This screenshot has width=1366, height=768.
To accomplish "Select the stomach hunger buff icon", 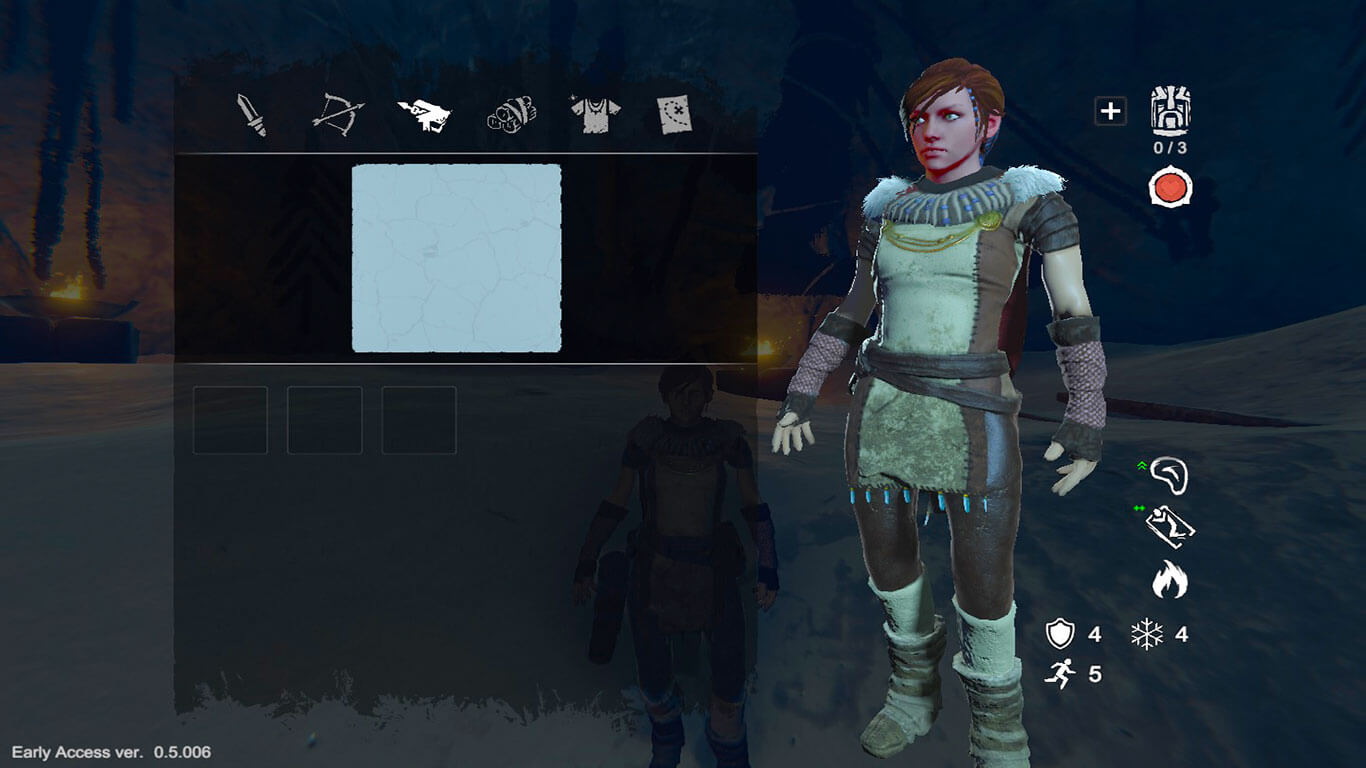I will tap(1169, 475).
